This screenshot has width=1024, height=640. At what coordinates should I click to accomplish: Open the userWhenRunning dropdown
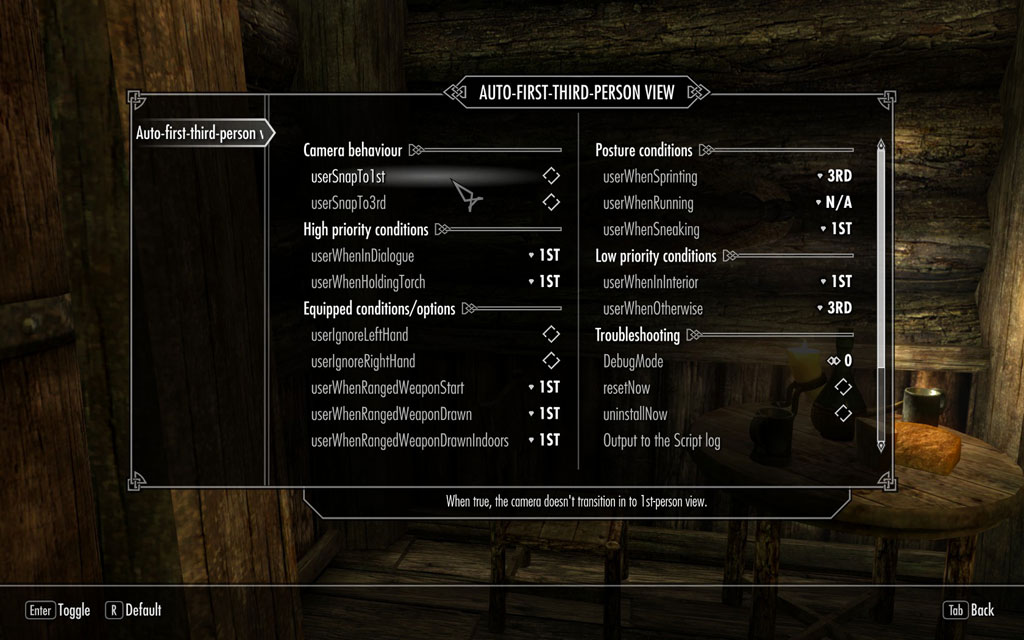835,203
